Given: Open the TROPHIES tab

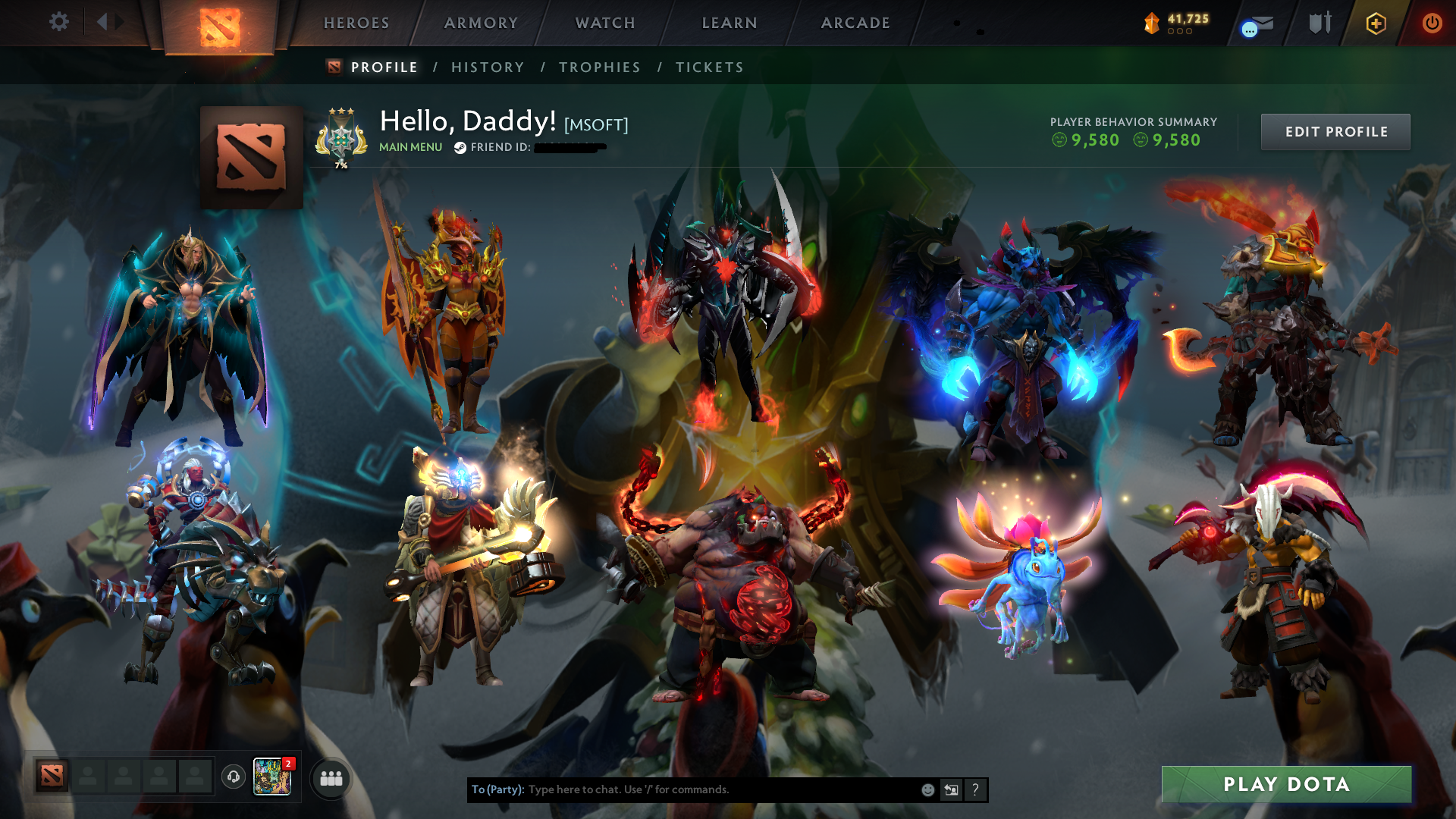Looking at the screenshot, I should [599, 67].
